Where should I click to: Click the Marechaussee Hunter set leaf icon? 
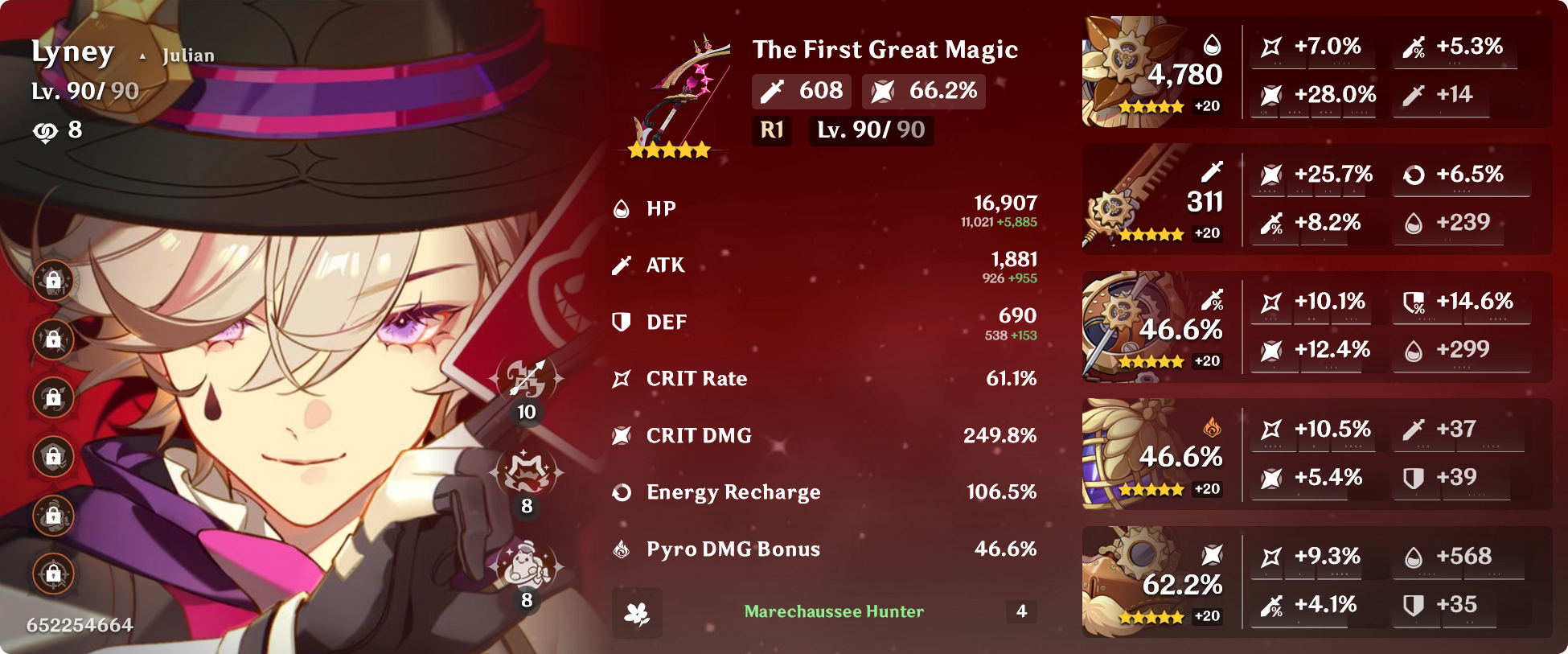636,611
